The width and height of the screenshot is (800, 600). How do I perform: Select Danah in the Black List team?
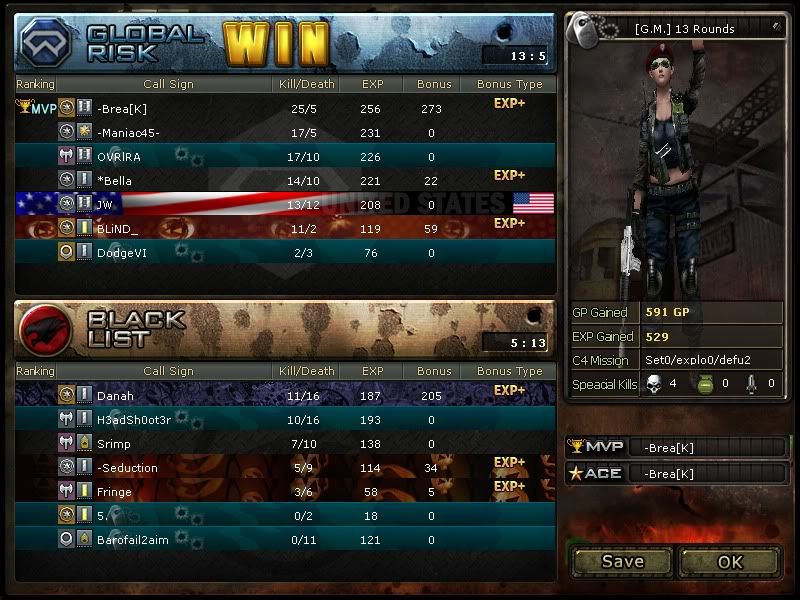click(x=115, y=396)
